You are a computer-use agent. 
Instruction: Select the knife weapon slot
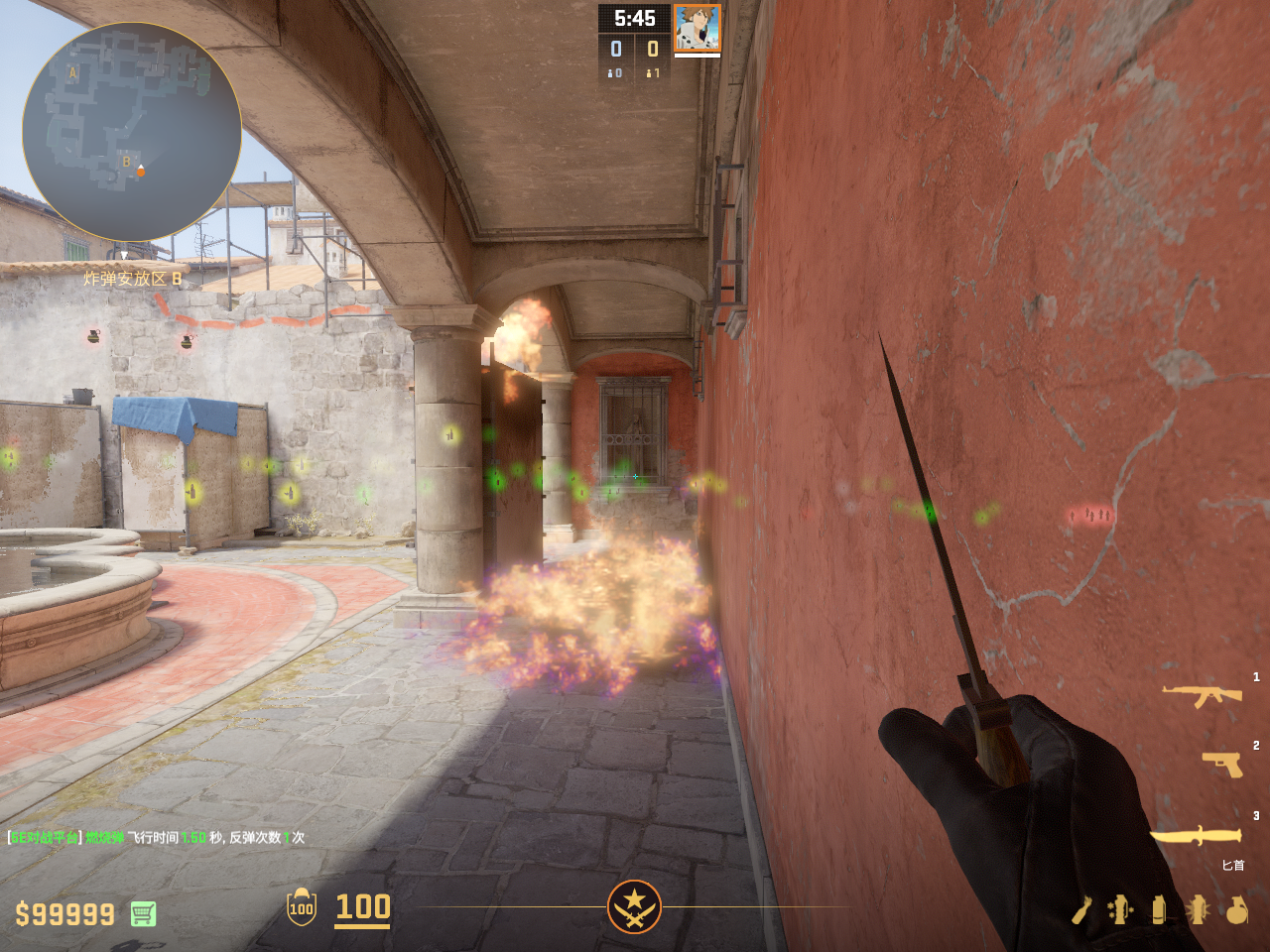click(x=1196, y=836)
